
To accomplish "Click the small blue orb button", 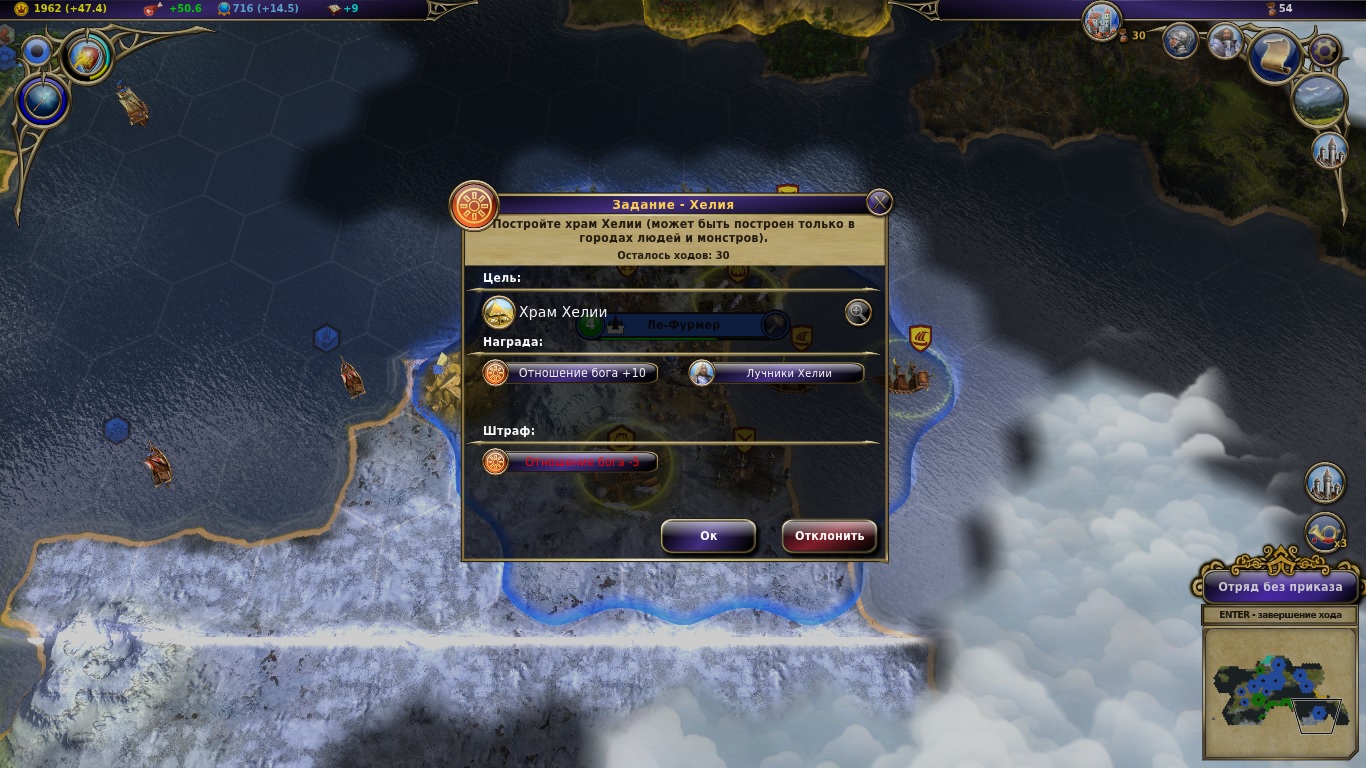I will pos(37,51).
